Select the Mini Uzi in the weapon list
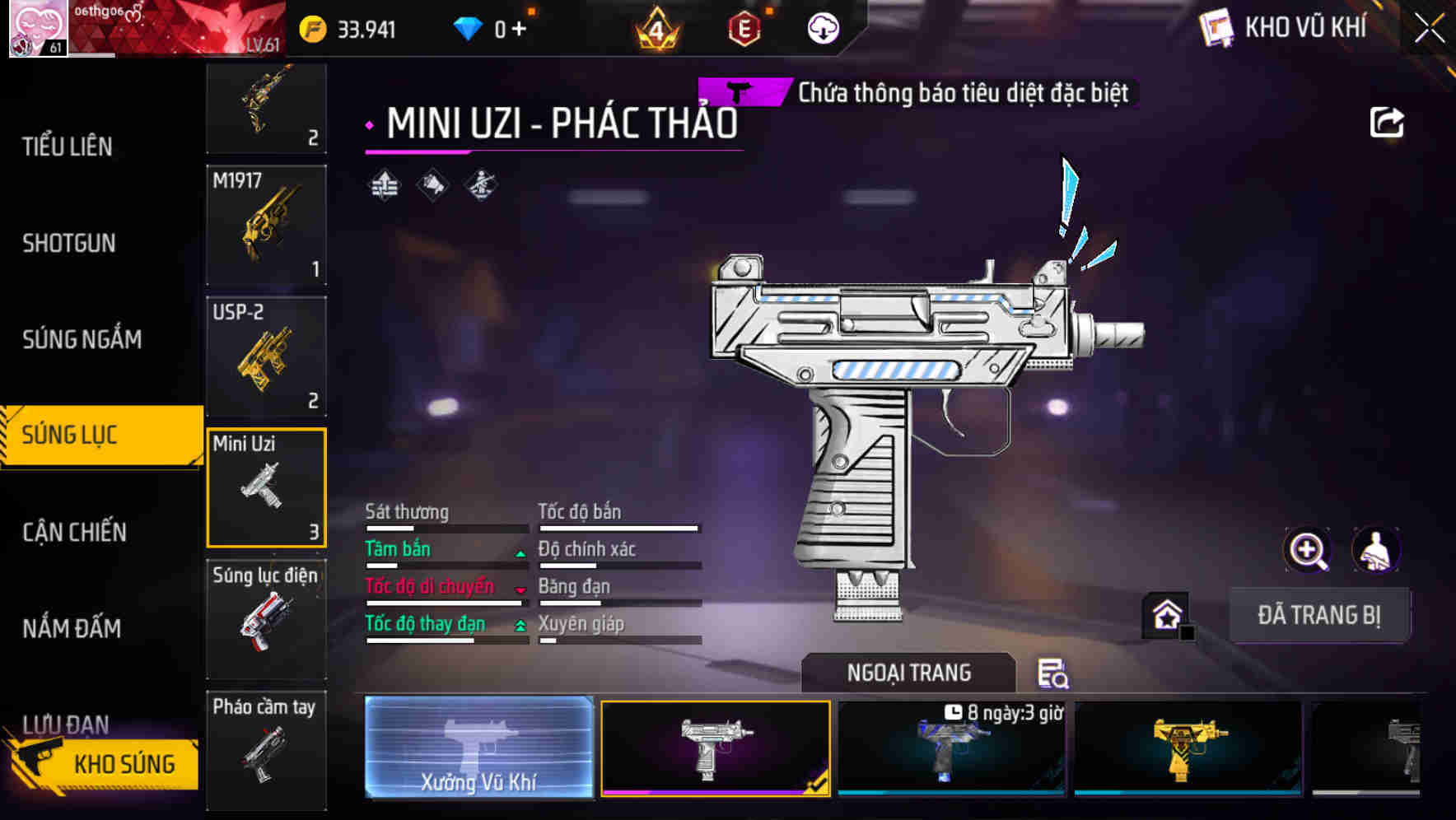Screen dimensions: 1456x820 pyautogui.click(x=266, y=487)
